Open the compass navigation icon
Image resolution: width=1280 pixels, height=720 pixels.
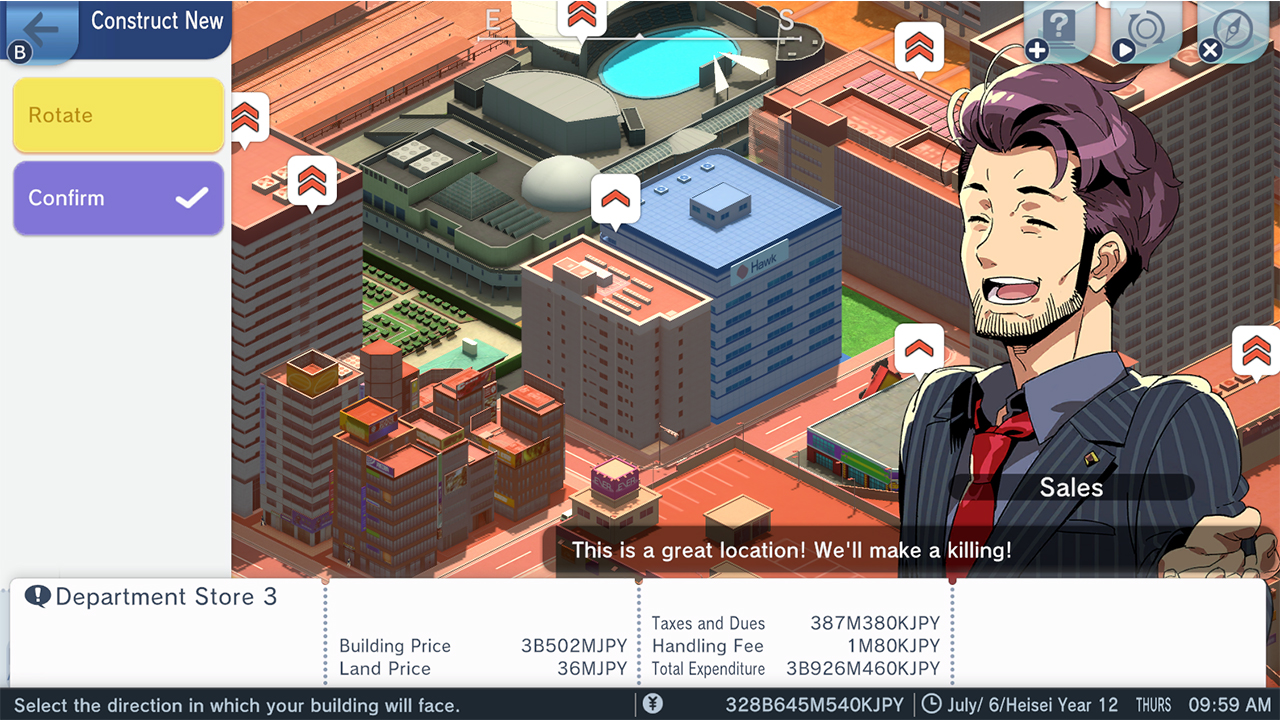pos(1234,29)
